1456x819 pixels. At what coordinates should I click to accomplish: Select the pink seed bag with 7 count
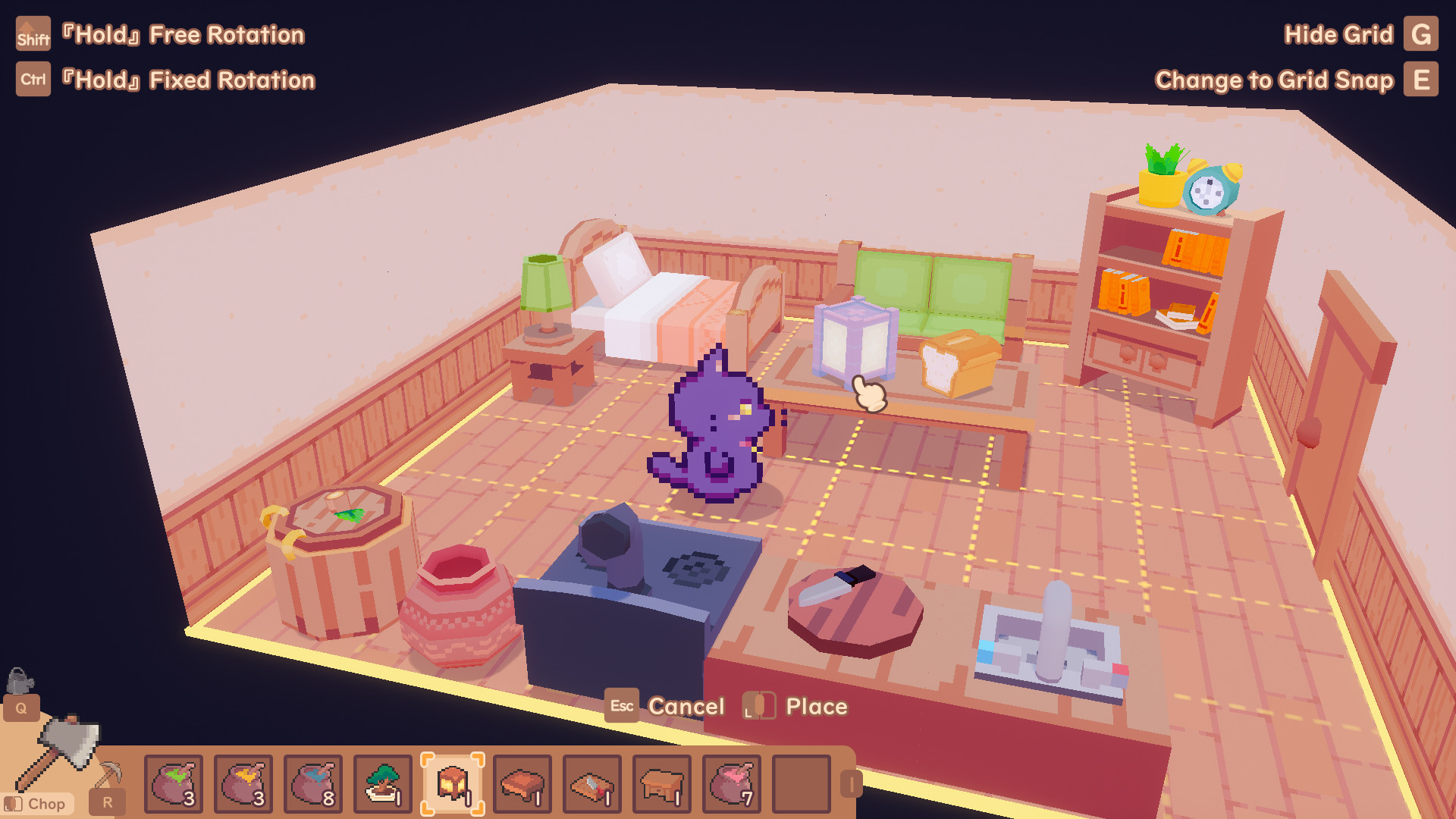tap(731, 783)
